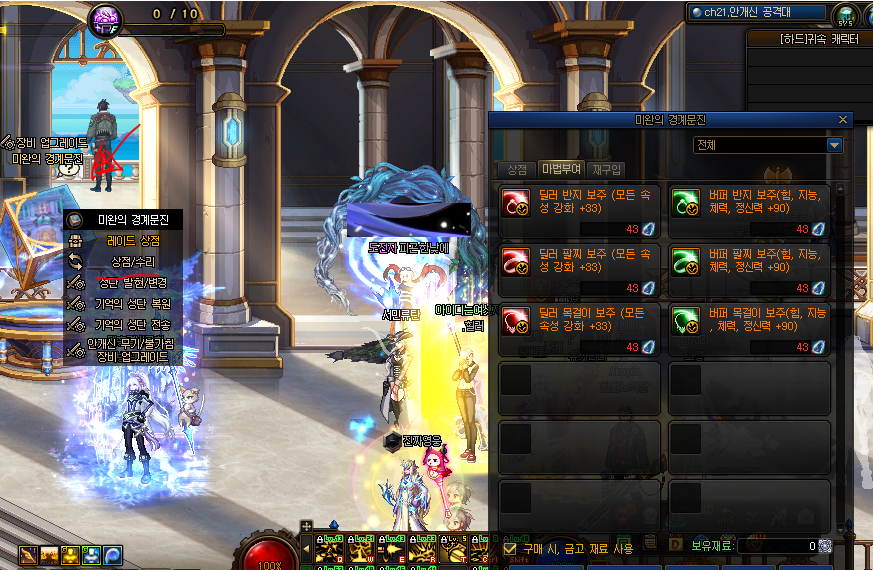Pick the 버퍼 목걸이 보주 item
Screen dimensions: 873x570
(x=749, y=329)
